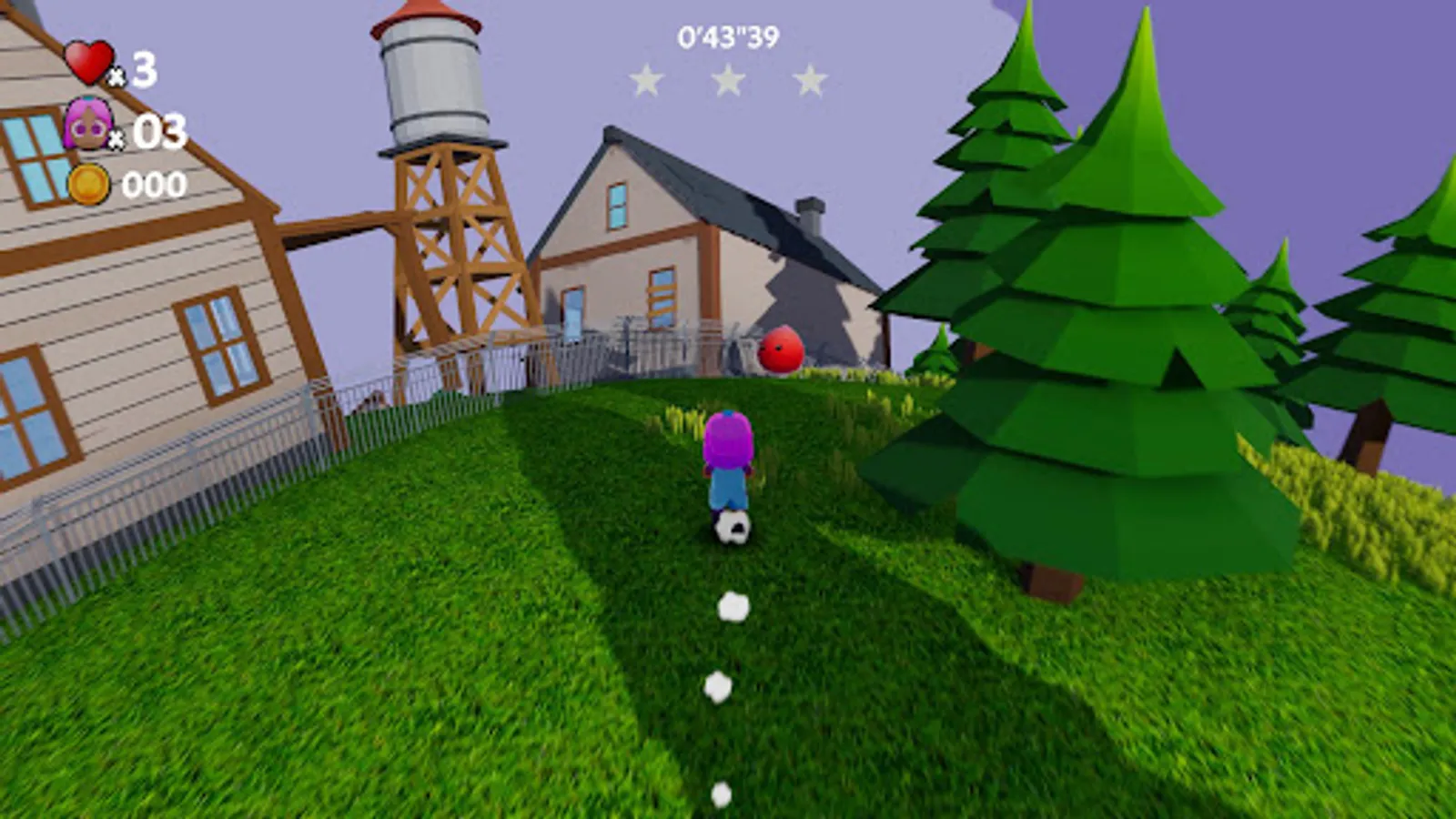Select the pink-haired character portrait icon
Screen dimensions: 1456x819
pyautogui.click(x=88, y=123)
